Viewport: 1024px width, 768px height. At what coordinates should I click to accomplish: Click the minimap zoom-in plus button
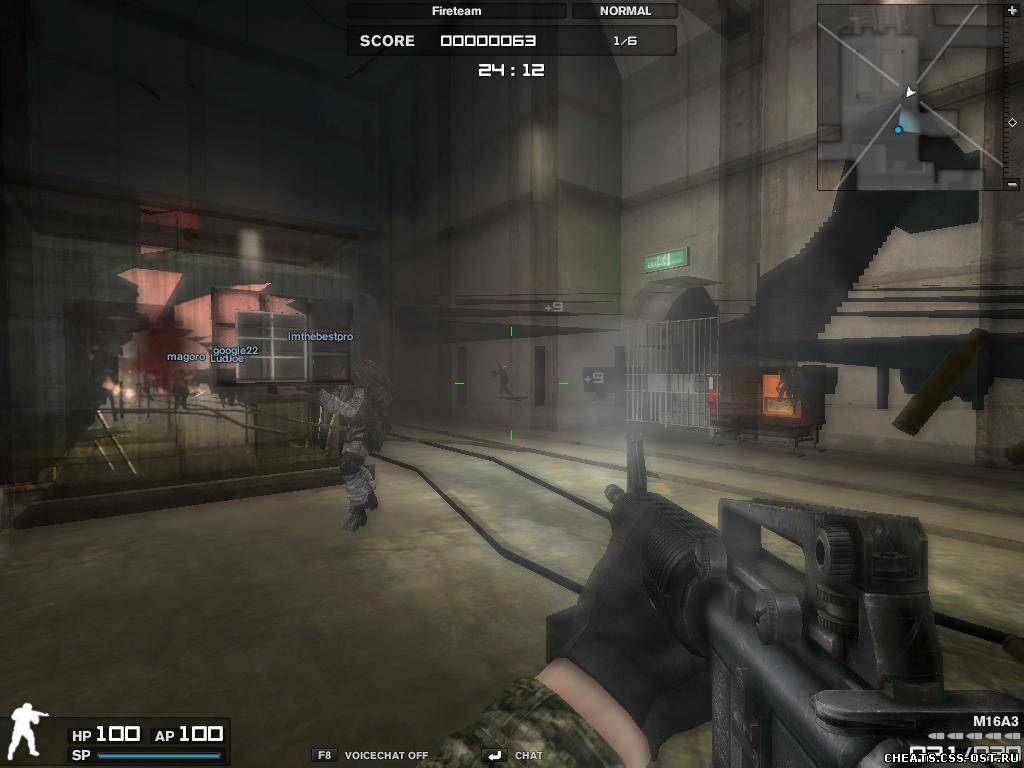pyautogui.click(x=1012, y=10)
